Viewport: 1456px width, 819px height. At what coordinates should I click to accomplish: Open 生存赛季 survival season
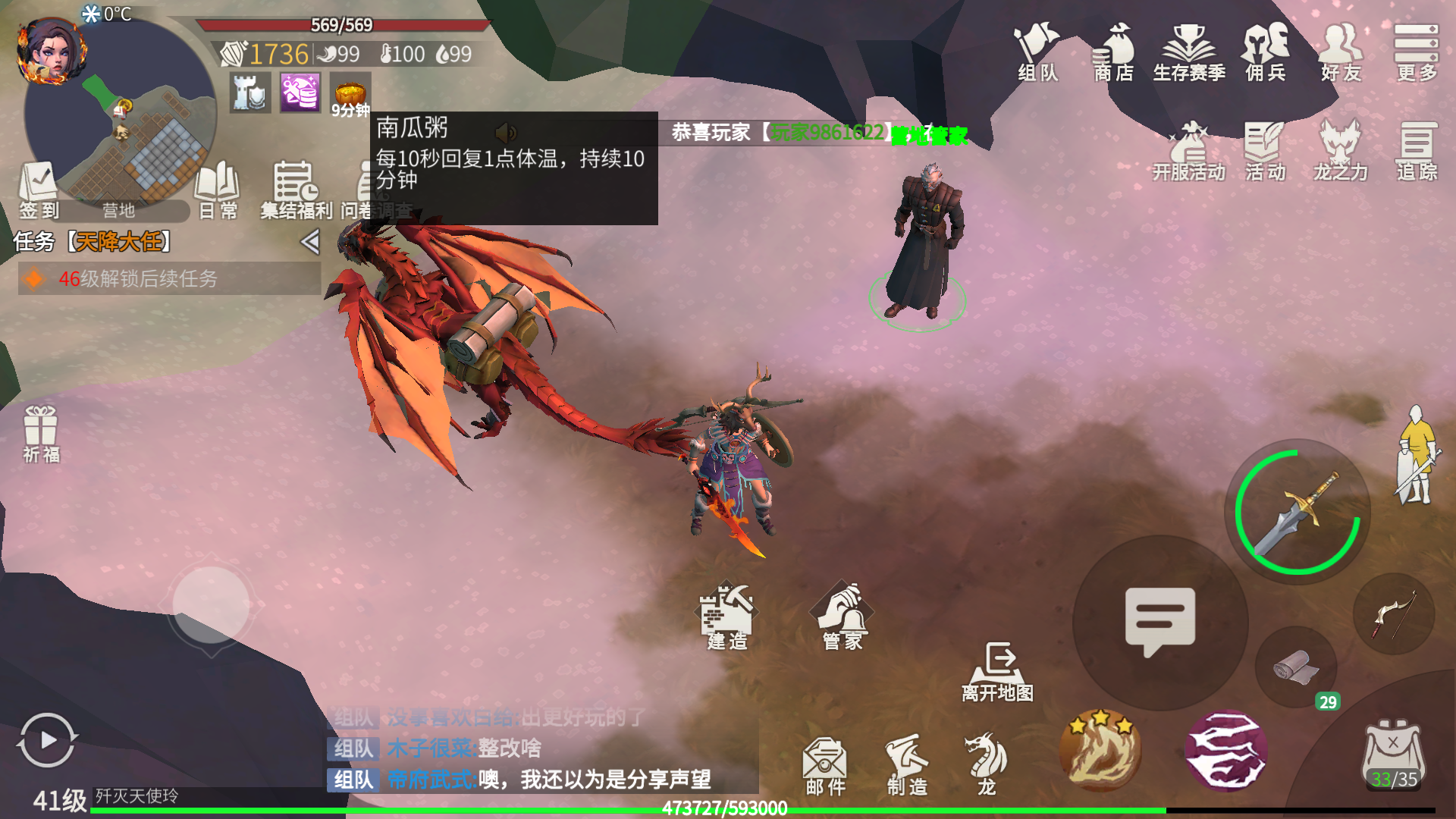pos(1189,52)
